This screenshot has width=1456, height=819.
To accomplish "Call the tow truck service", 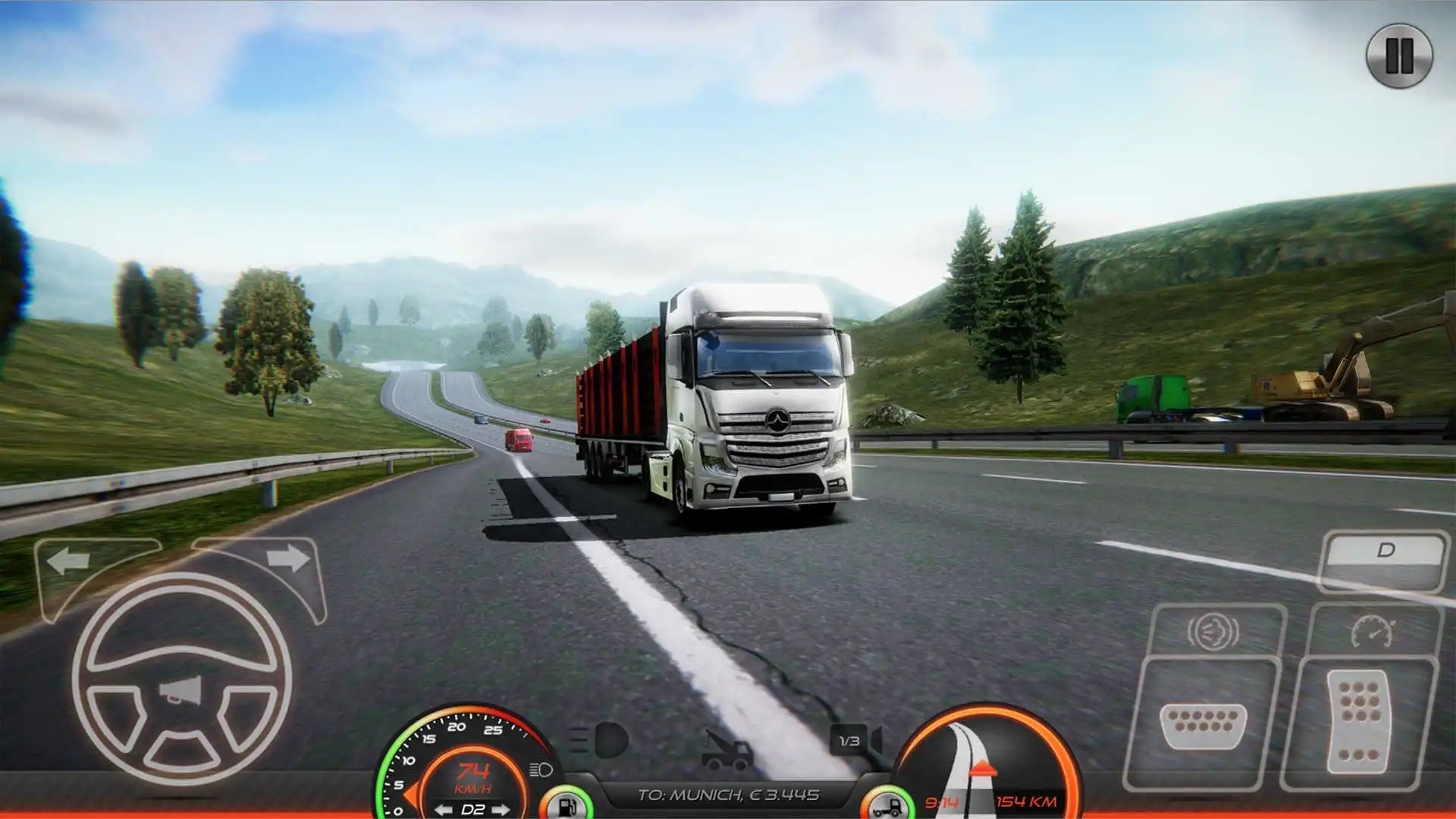I will click(x=726, y=749).
